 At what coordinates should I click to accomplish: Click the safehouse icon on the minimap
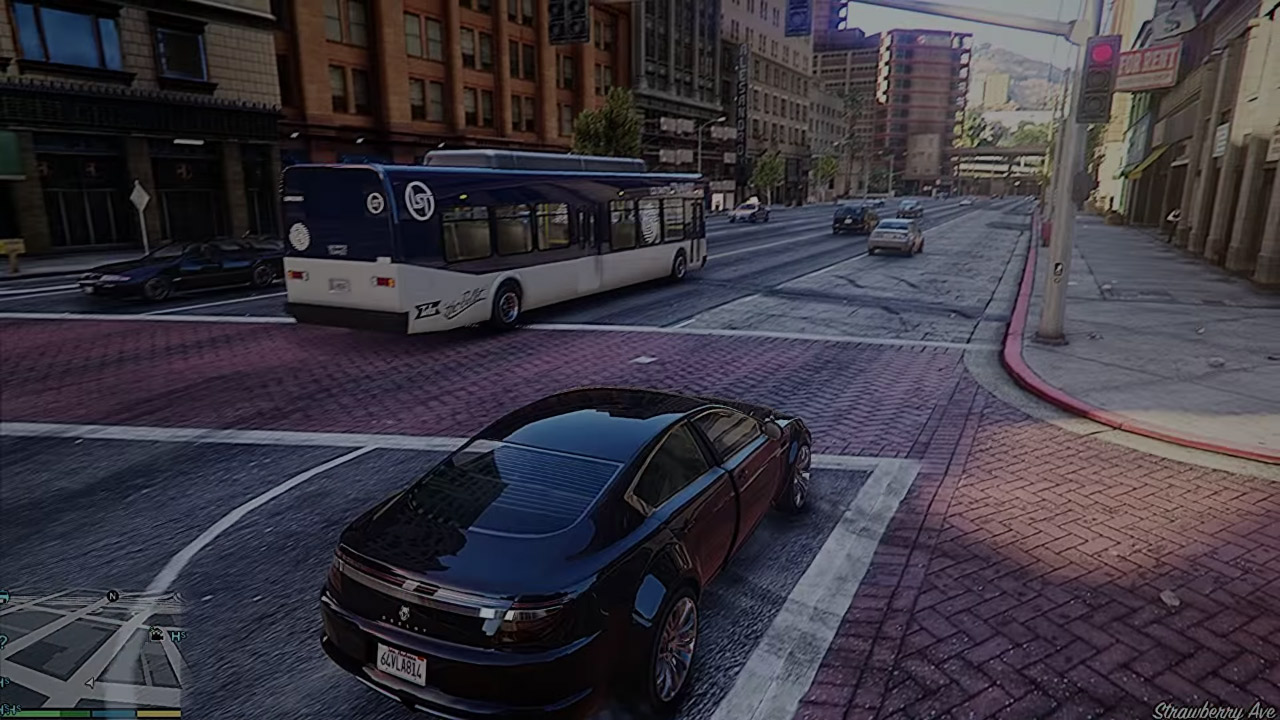(157, 632)
